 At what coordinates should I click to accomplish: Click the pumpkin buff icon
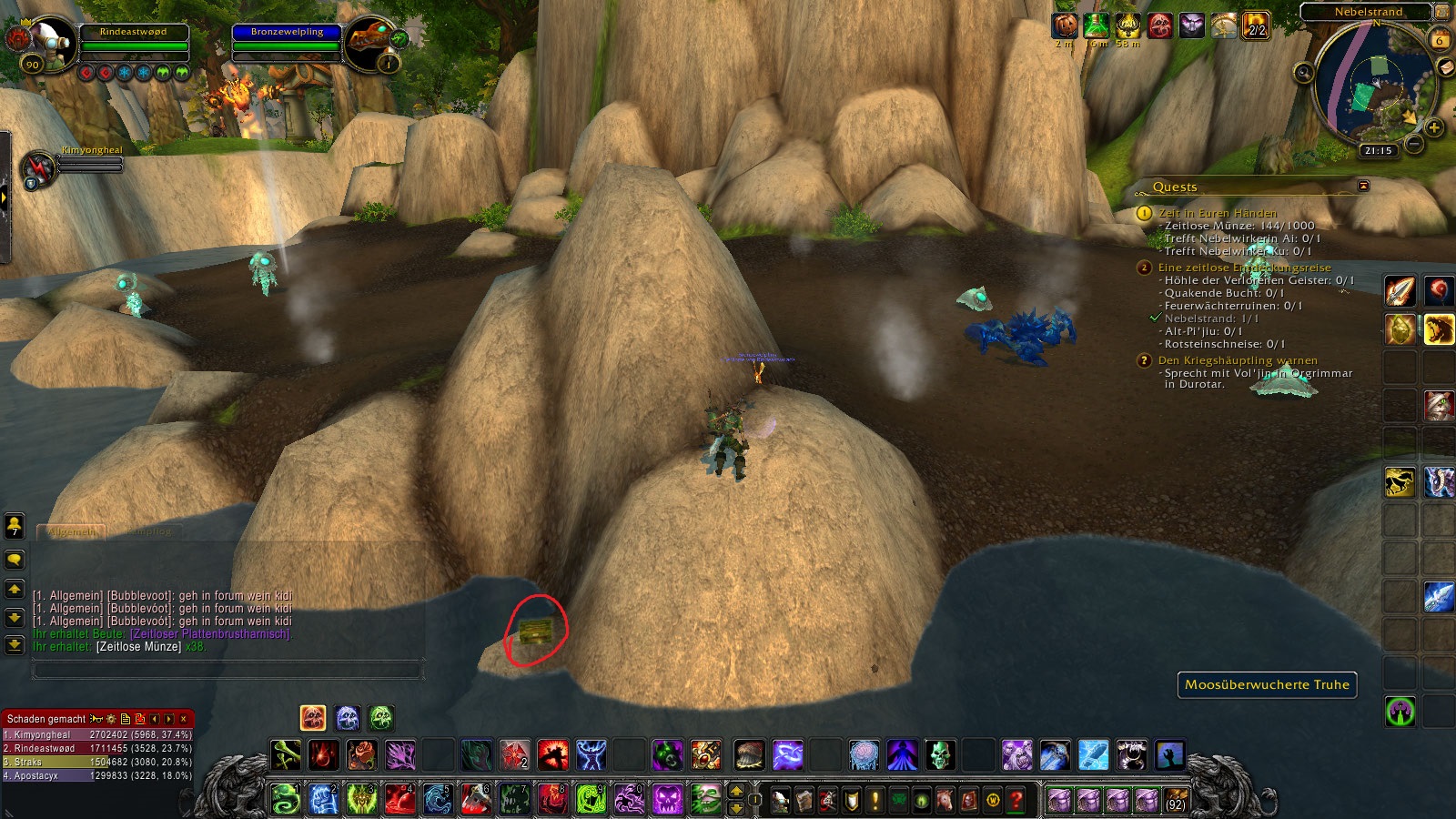coord(1064,25)
